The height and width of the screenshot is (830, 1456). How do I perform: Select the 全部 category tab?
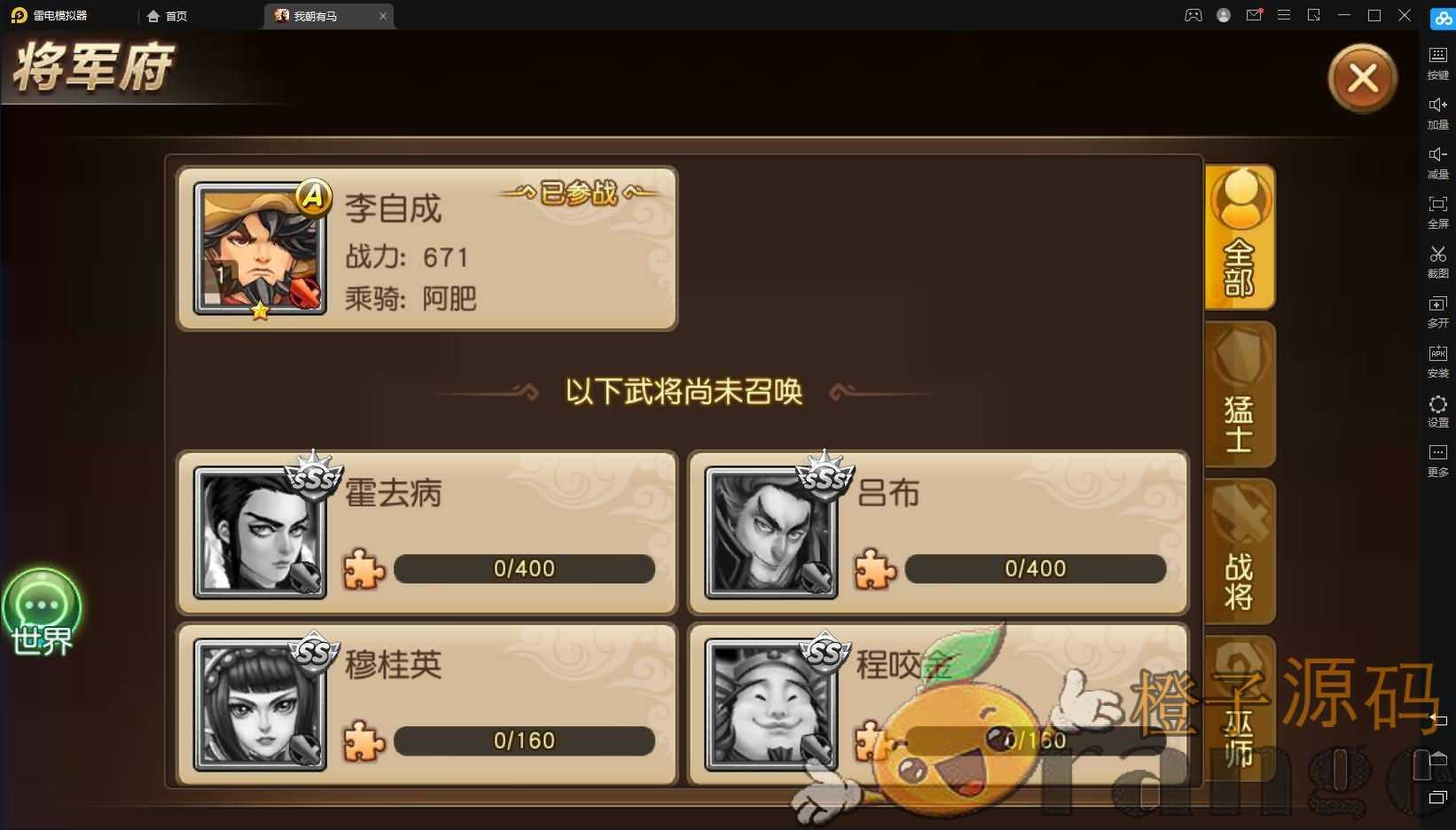(1239, 238)
